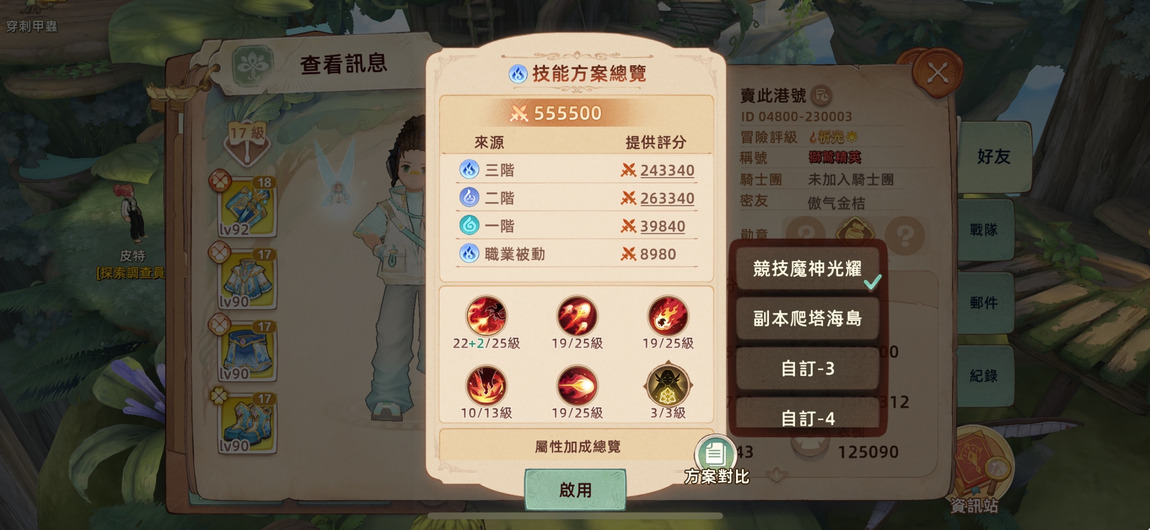View the 職業被動 class passive row

click(576, 254)
